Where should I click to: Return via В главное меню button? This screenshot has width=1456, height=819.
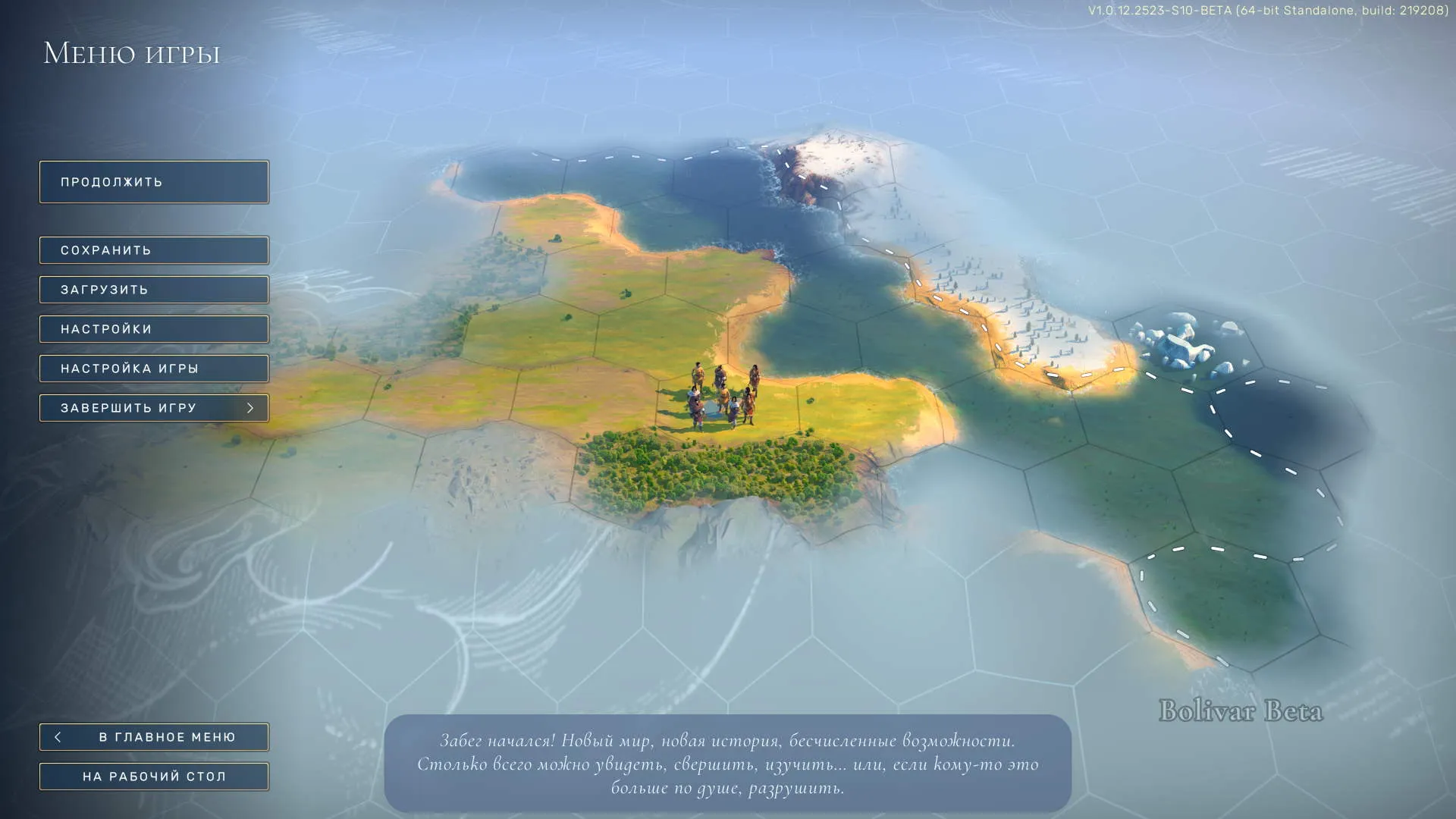(x=154, y=737)
